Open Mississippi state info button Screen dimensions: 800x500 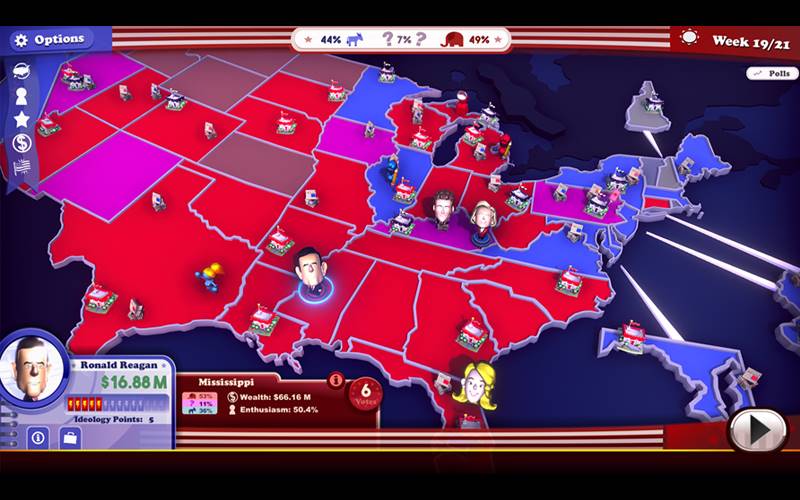pos(336,380)
